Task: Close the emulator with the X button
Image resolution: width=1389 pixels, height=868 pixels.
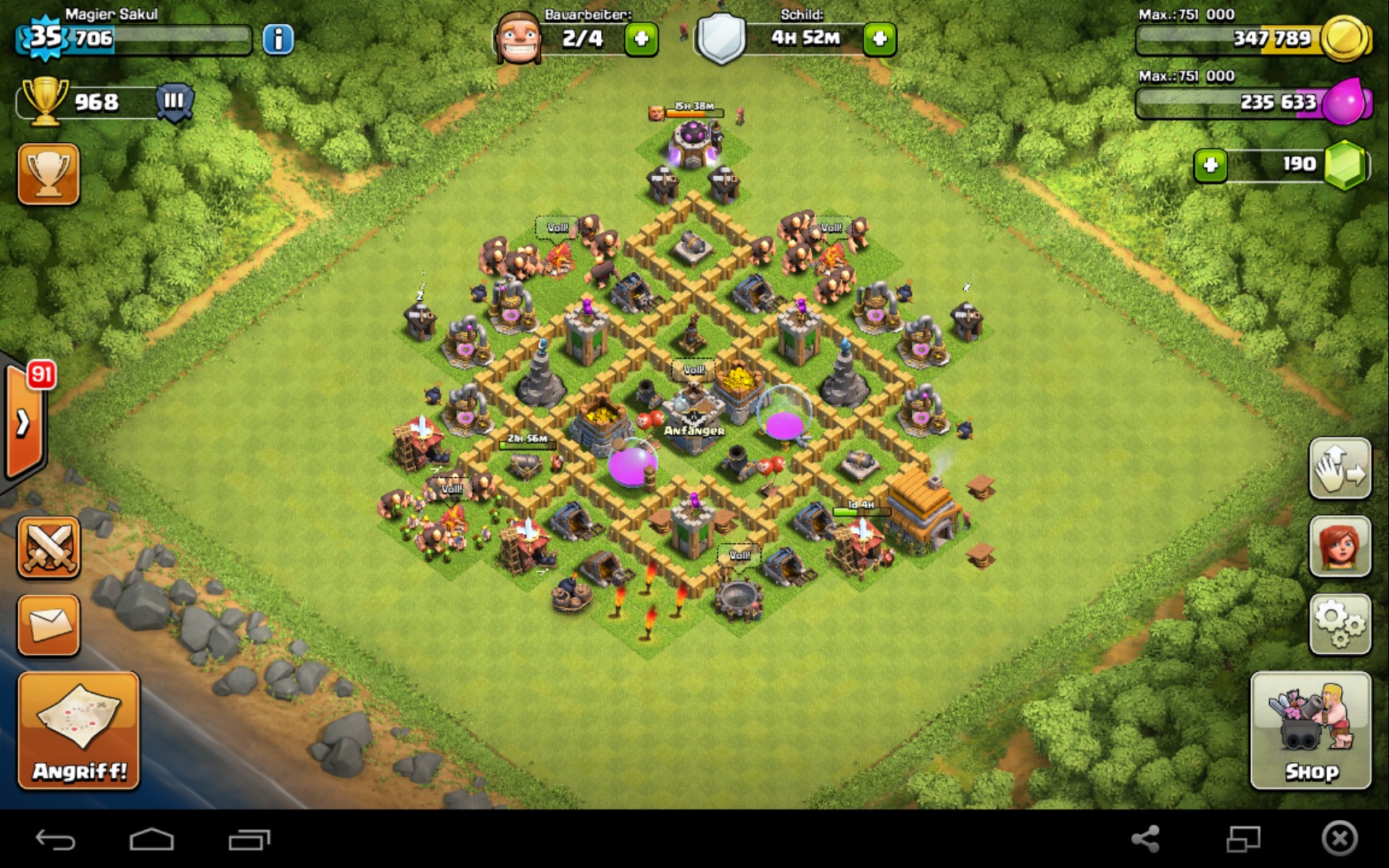Action: coord(1339,839)
